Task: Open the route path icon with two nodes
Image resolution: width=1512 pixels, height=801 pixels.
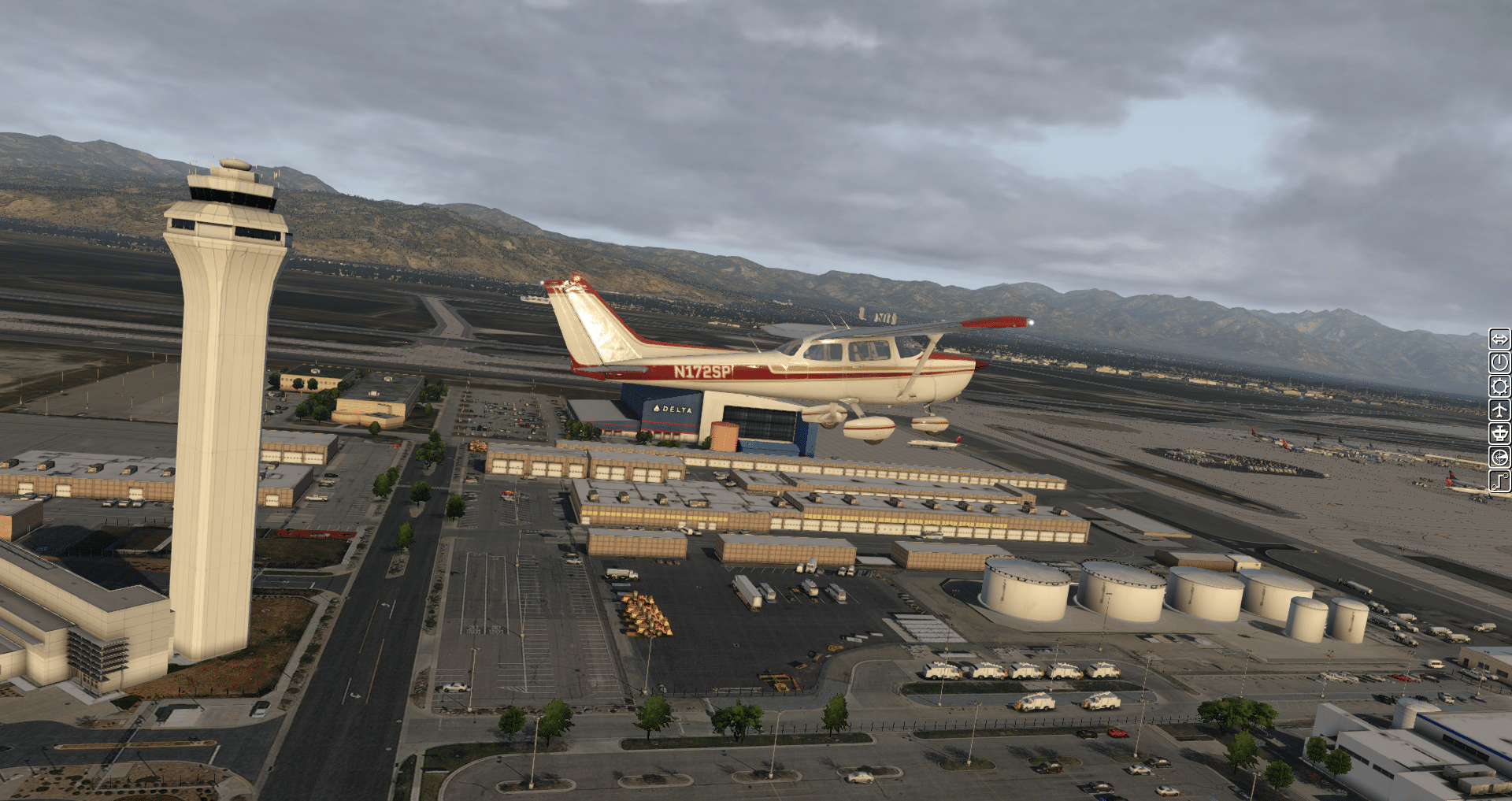Action: point(1499,480)
